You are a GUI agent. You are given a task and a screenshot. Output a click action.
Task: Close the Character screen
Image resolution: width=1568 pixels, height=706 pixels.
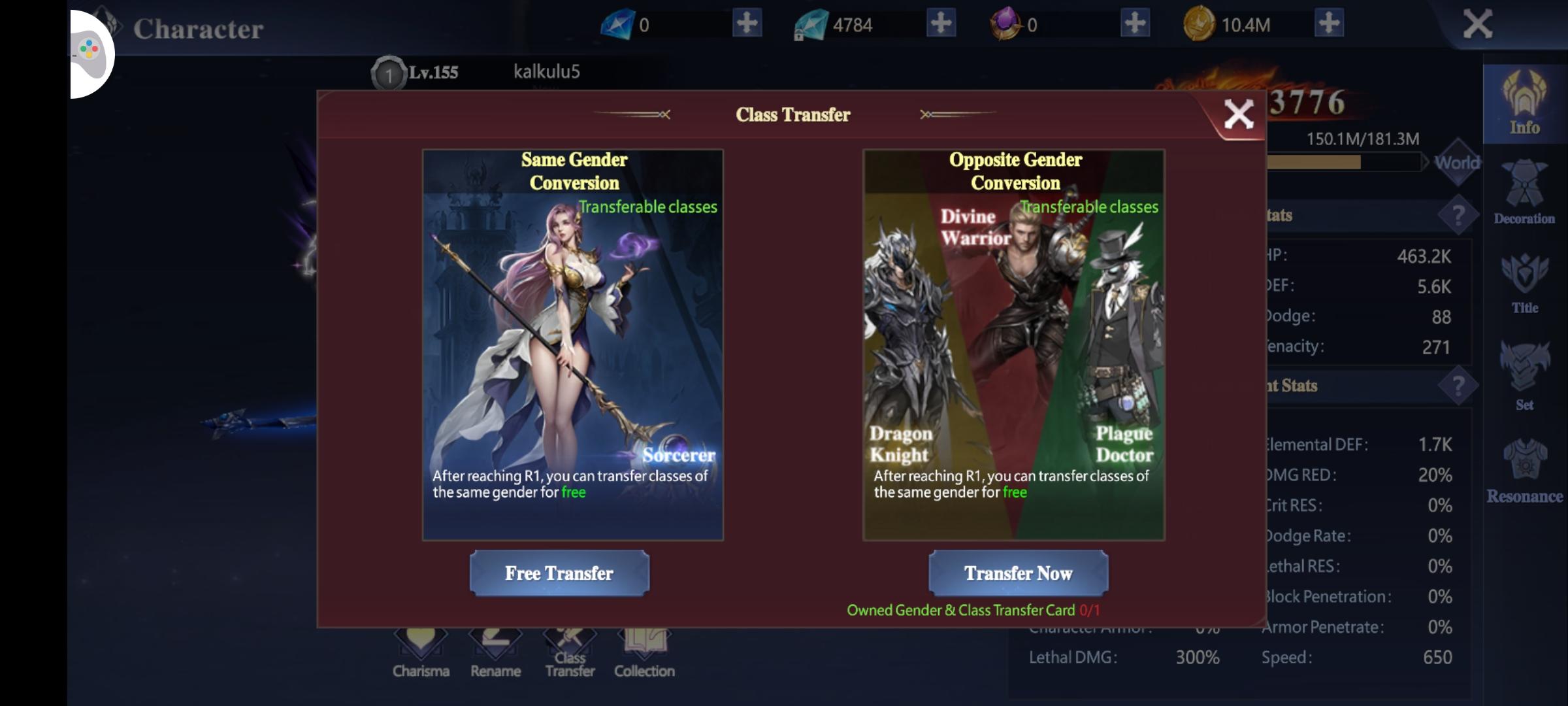pyautogui.click(x=1477, y=25)
